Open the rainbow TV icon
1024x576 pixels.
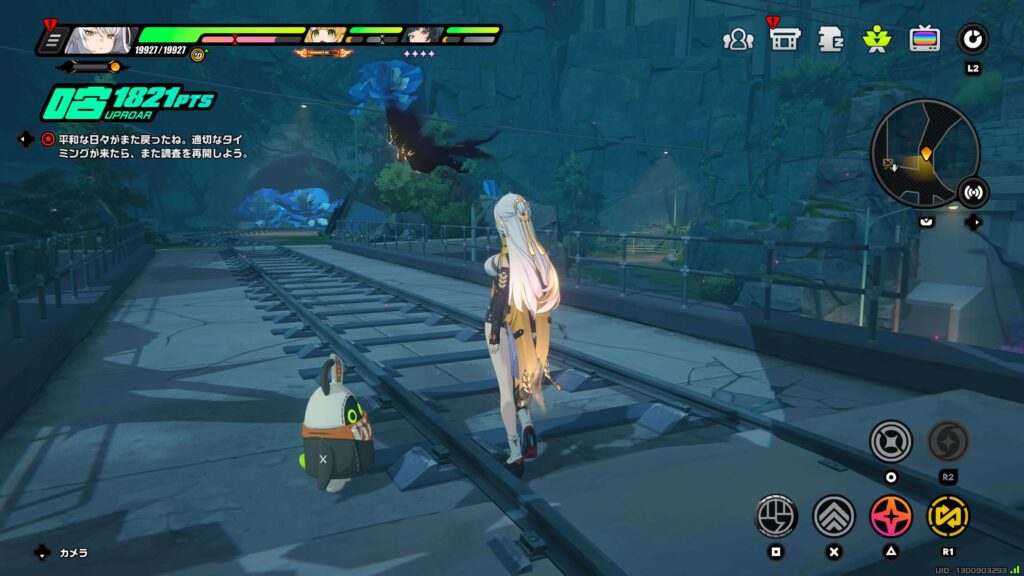pos(924,39)
